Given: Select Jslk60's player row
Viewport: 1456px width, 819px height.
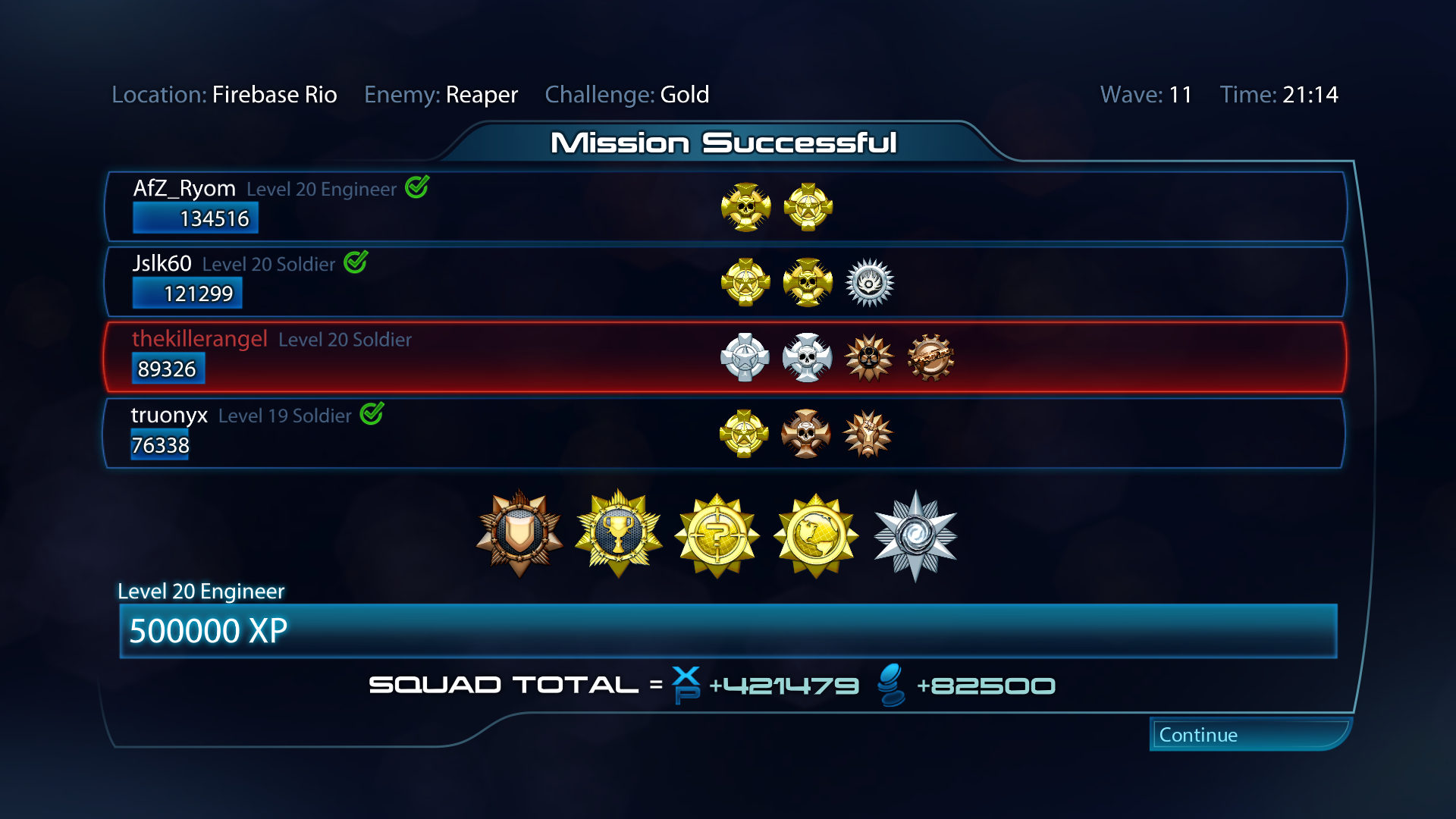Looking at the screenshot, I should pyautogui.click(x=725, y=281).
